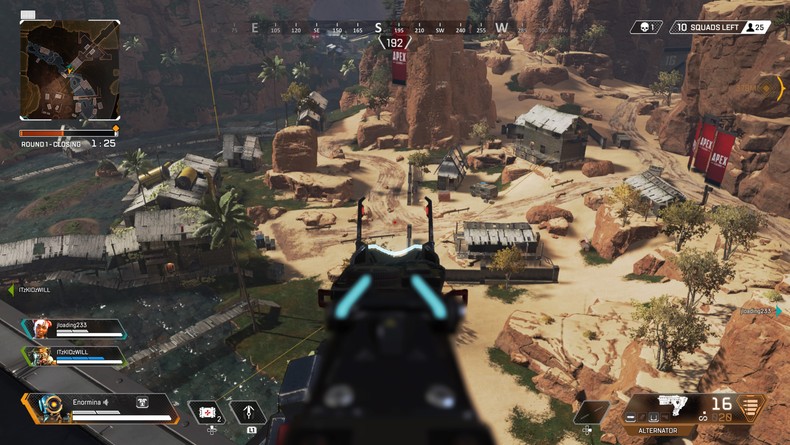Screen dimensions: 790x445
Task: Activate the tactical ability icon
Action: click(247, 412)
